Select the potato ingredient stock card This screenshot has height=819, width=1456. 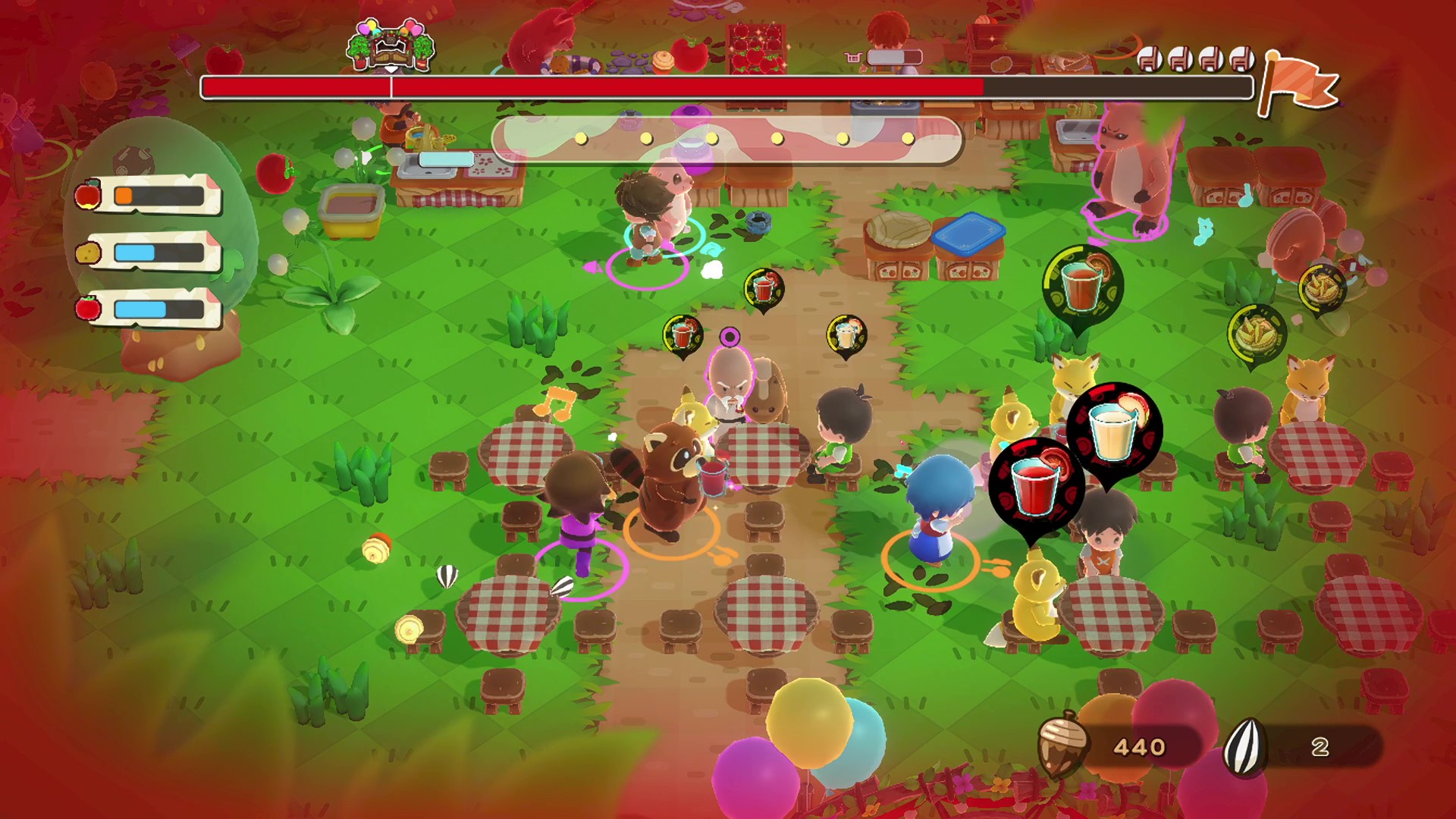click(x=149, y=253)
